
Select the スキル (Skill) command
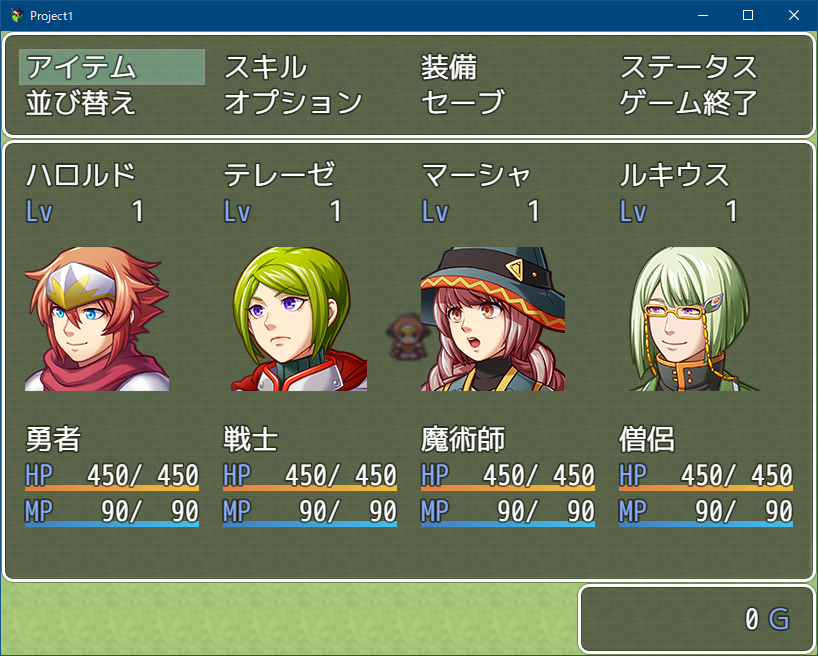(x=265, y=67)
